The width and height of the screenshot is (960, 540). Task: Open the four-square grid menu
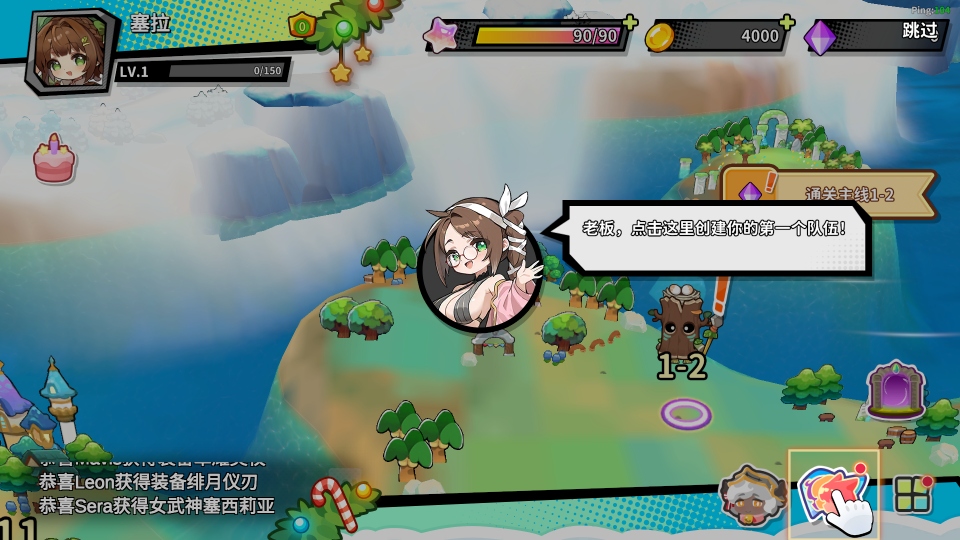(x=912, y=493)
